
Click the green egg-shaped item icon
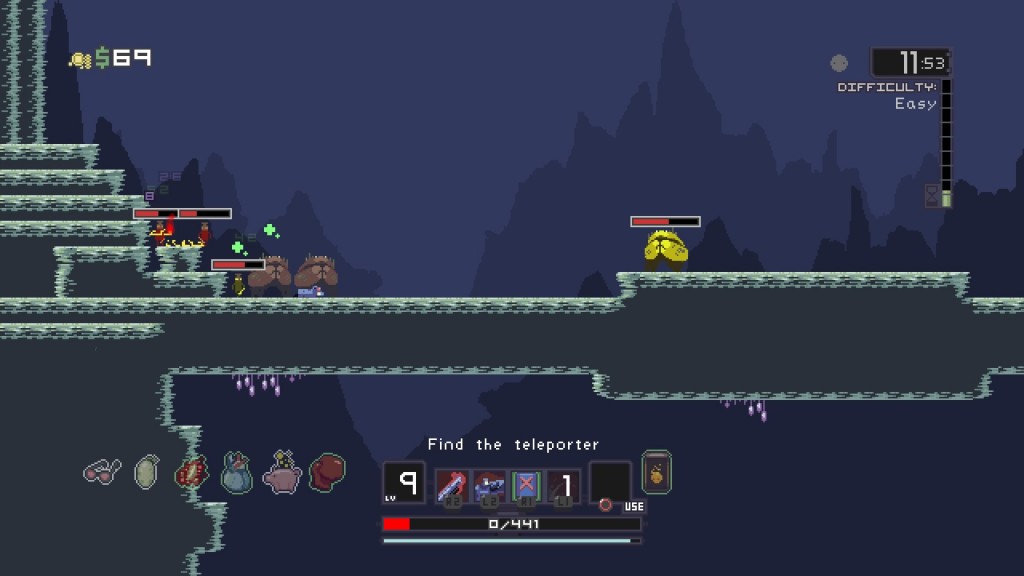pyautogui.click(x=147, y=471)
